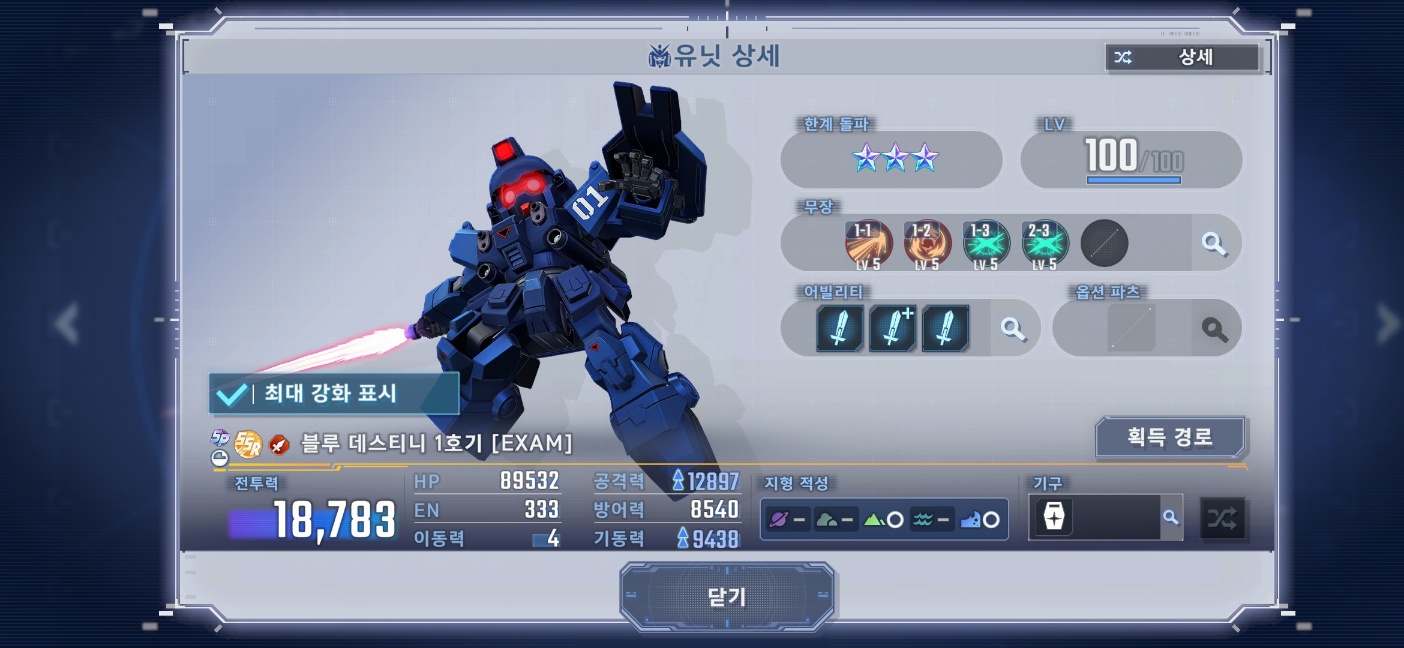The height and width of the screenshot is (648, 1404).
Task: Click the shuffle button beside 기구
Action: [1222, 518]
